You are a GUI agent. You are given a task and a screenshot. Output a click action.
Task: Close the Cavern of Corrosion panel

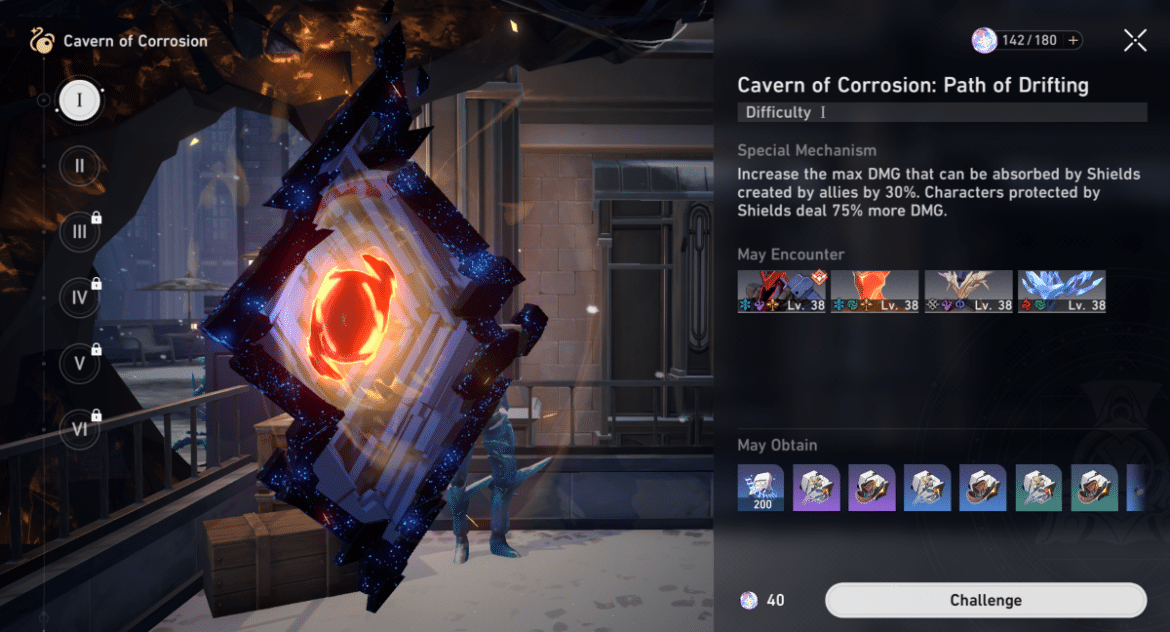tap(1135, 40)
